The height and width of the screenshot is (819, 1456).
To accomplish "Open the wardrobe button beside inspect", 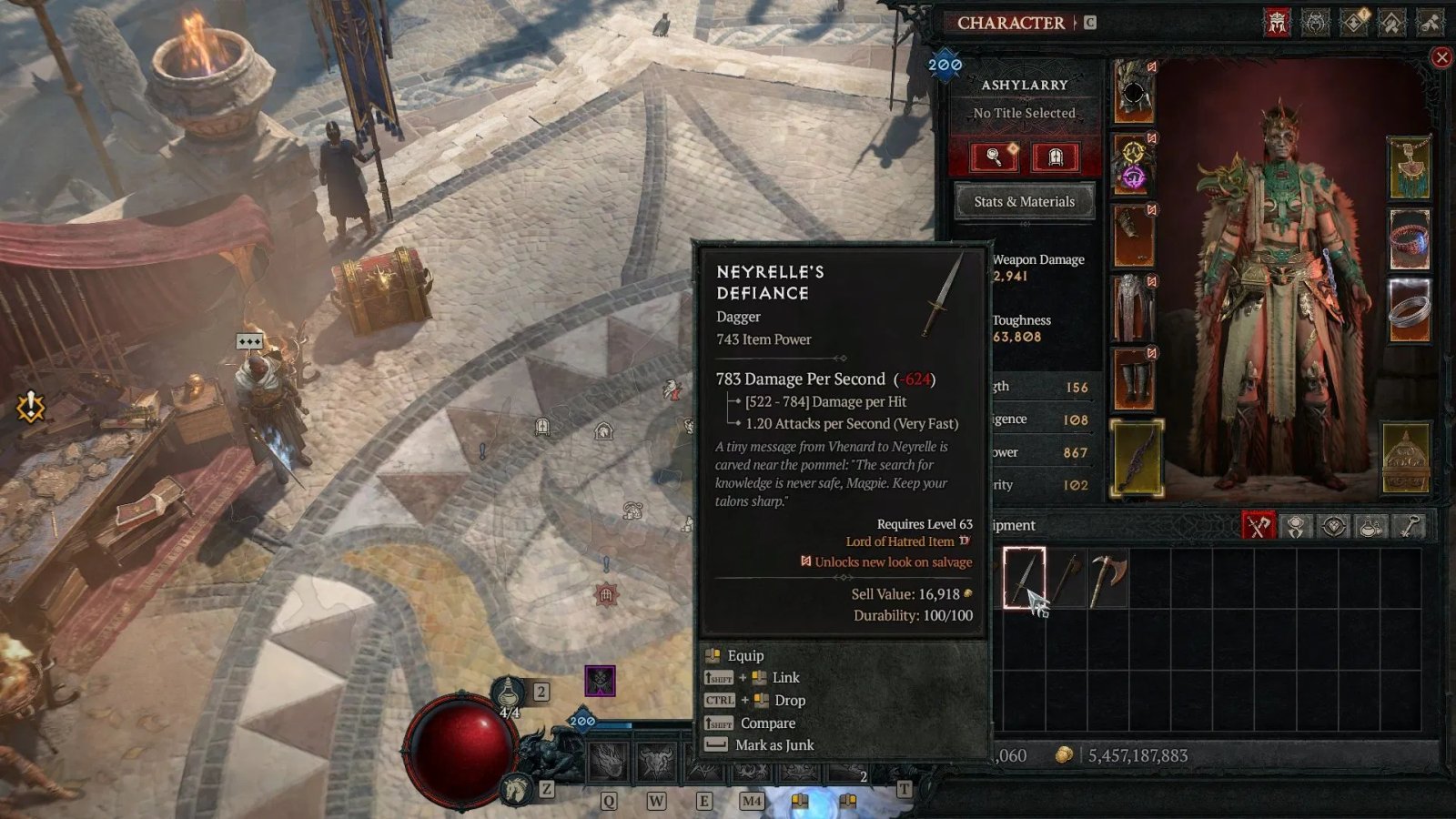I will point(1056,157).
